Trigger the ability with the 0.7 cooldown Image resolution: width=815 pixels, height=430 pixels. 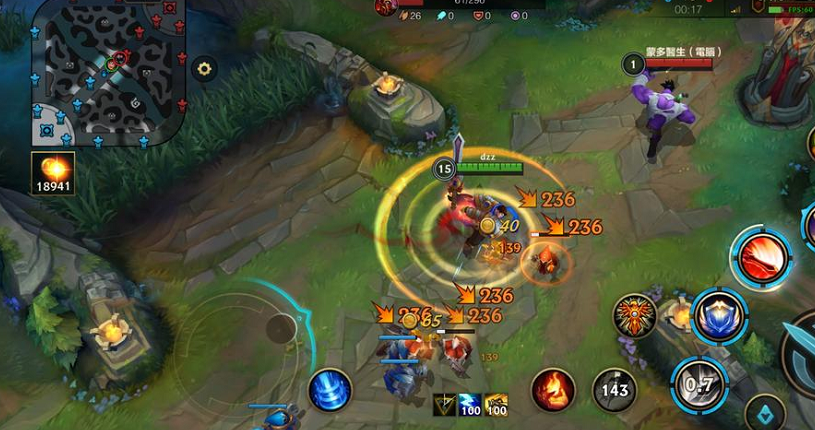click(699, 384)
